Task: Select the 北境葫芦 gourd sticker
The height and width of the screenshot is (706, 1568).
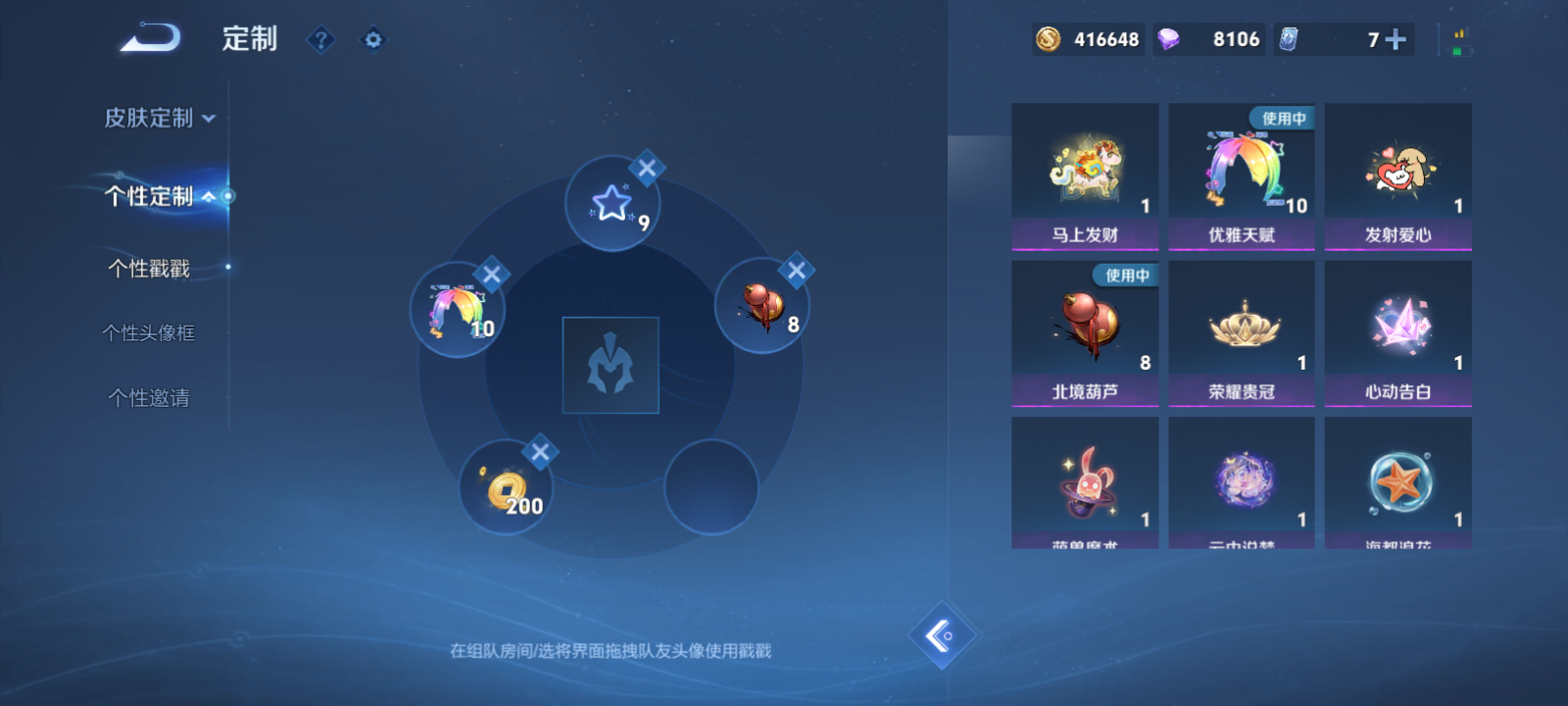Action: (x=1085, y=331)
